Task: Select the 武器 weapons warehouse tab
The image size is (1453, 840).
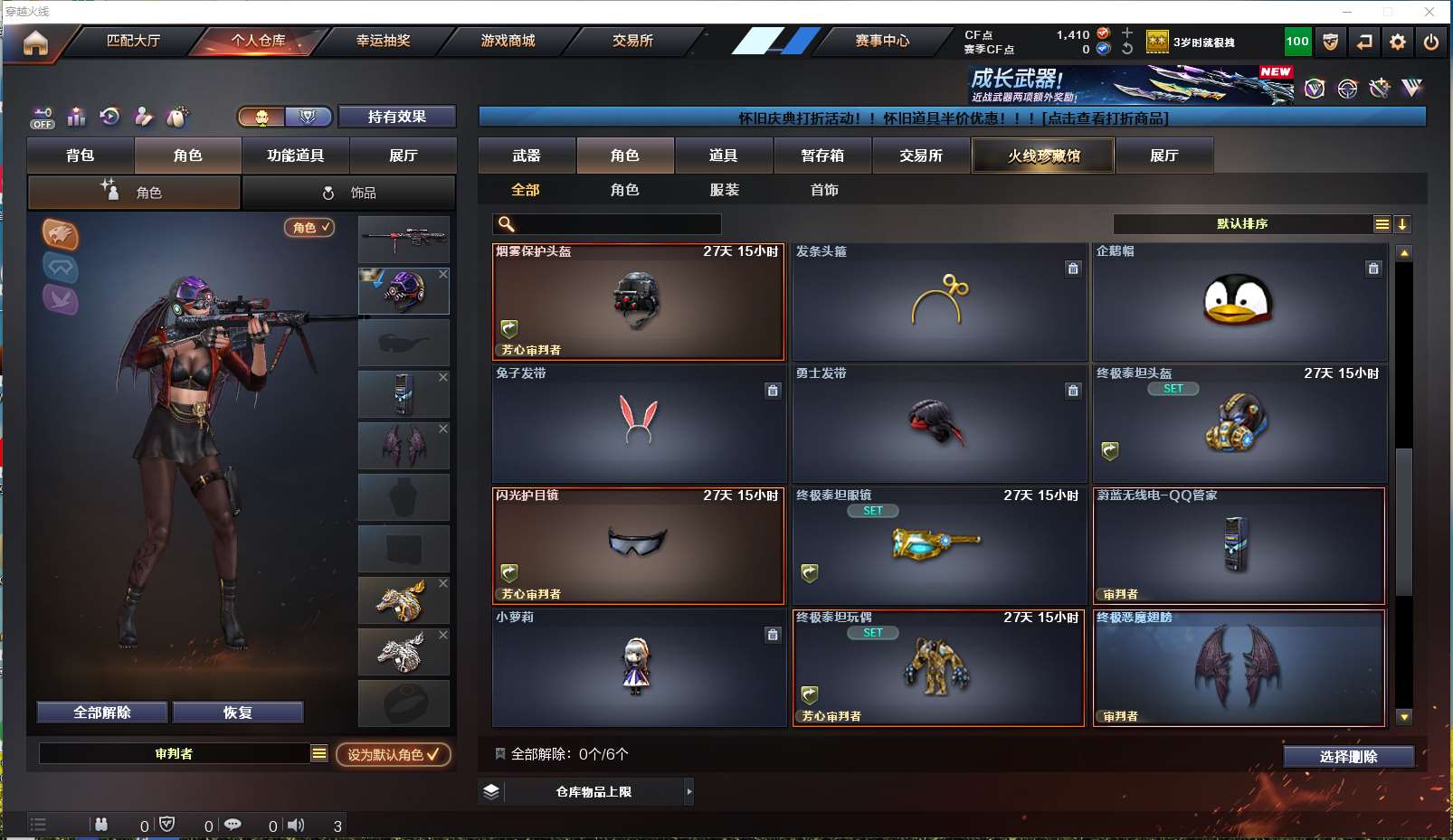Action: click(527, 156)
